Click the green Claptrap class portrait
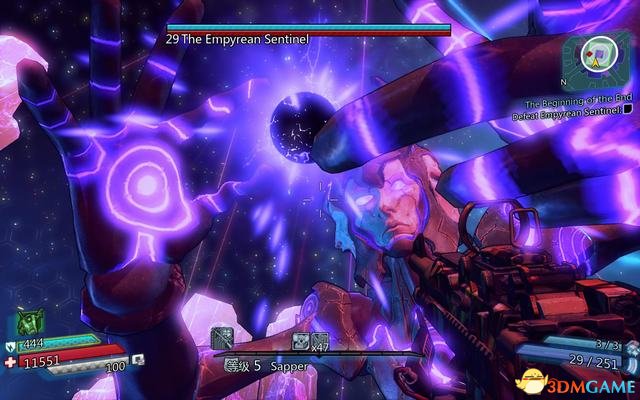 [28, 322]
